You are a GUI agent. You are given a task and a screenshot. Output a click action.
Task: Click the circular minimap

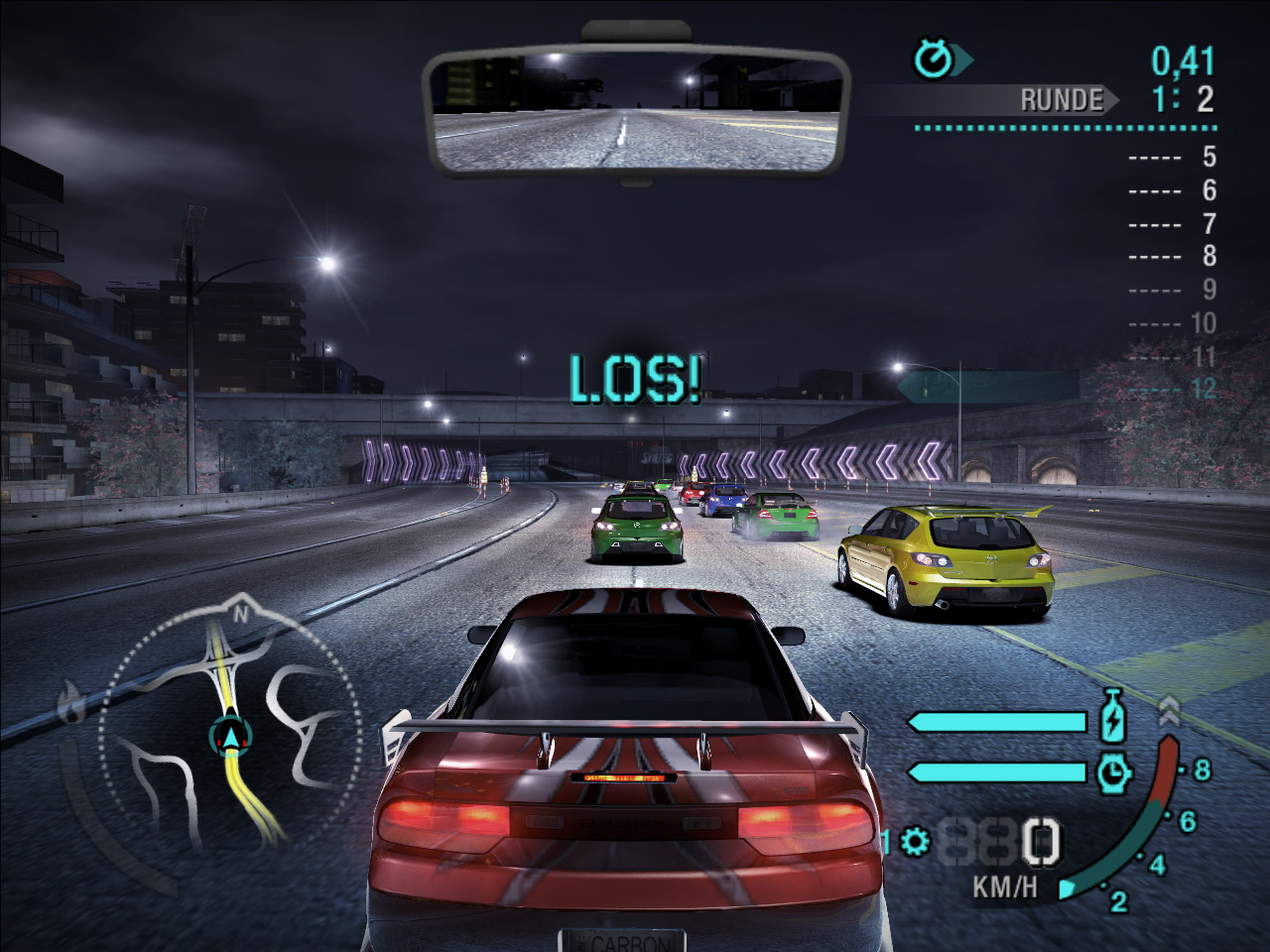[x=230, y=736]
